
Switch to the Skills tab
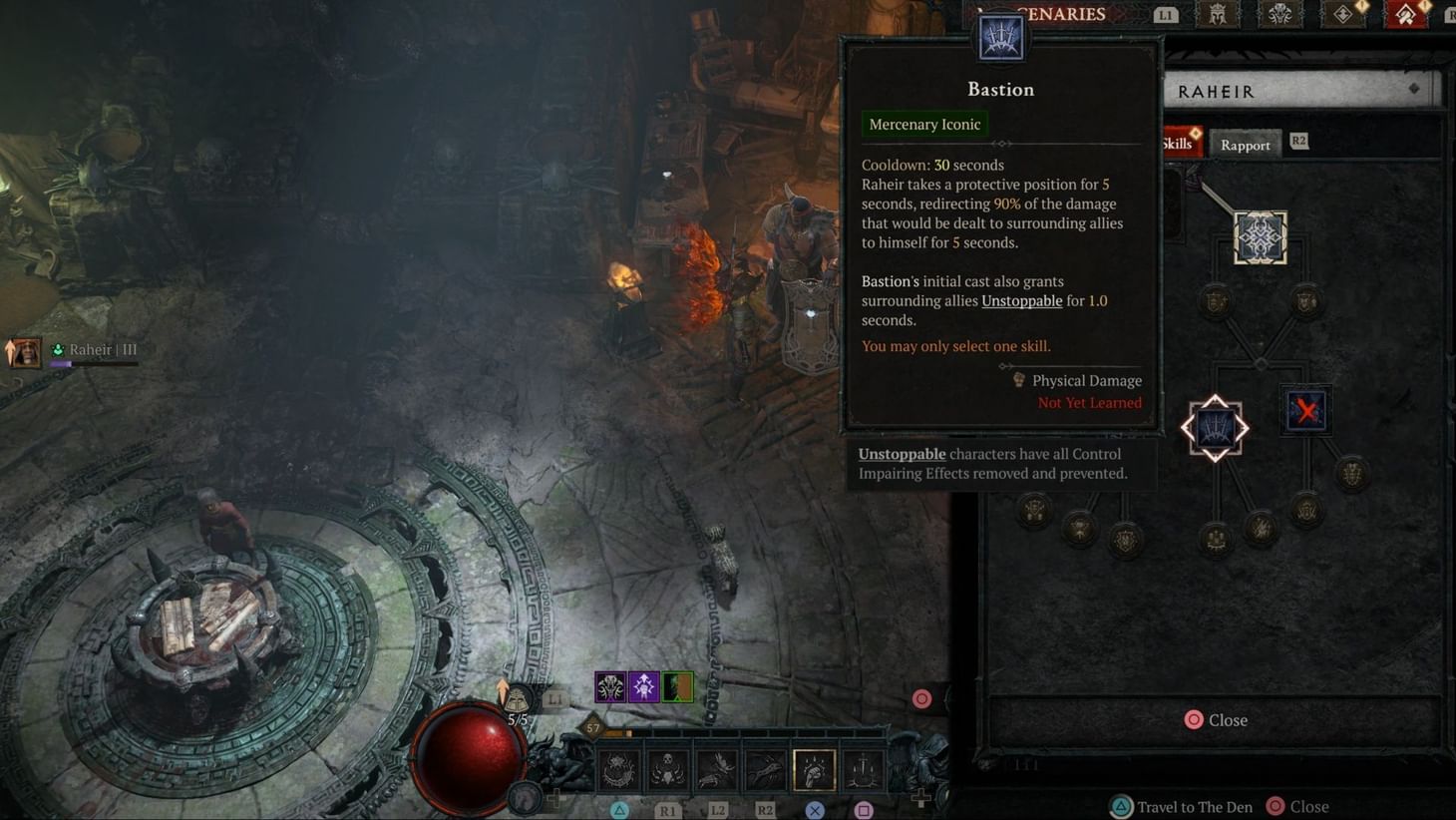(x=1177, y=144)
